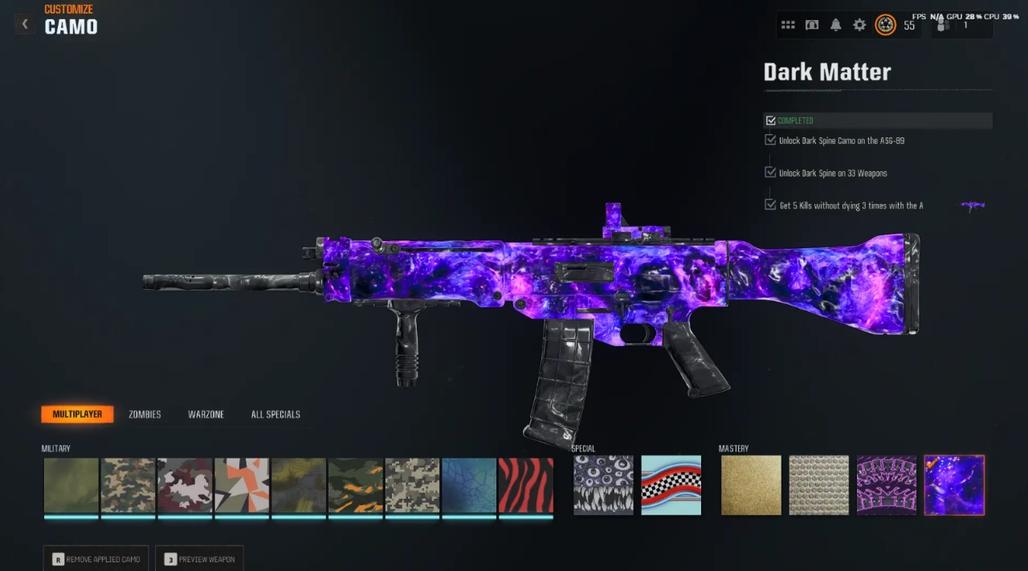Select the grey digital pixel camo
This screenshot has width=1028, height=571.
pyautogui.click(x=412, y=486)
